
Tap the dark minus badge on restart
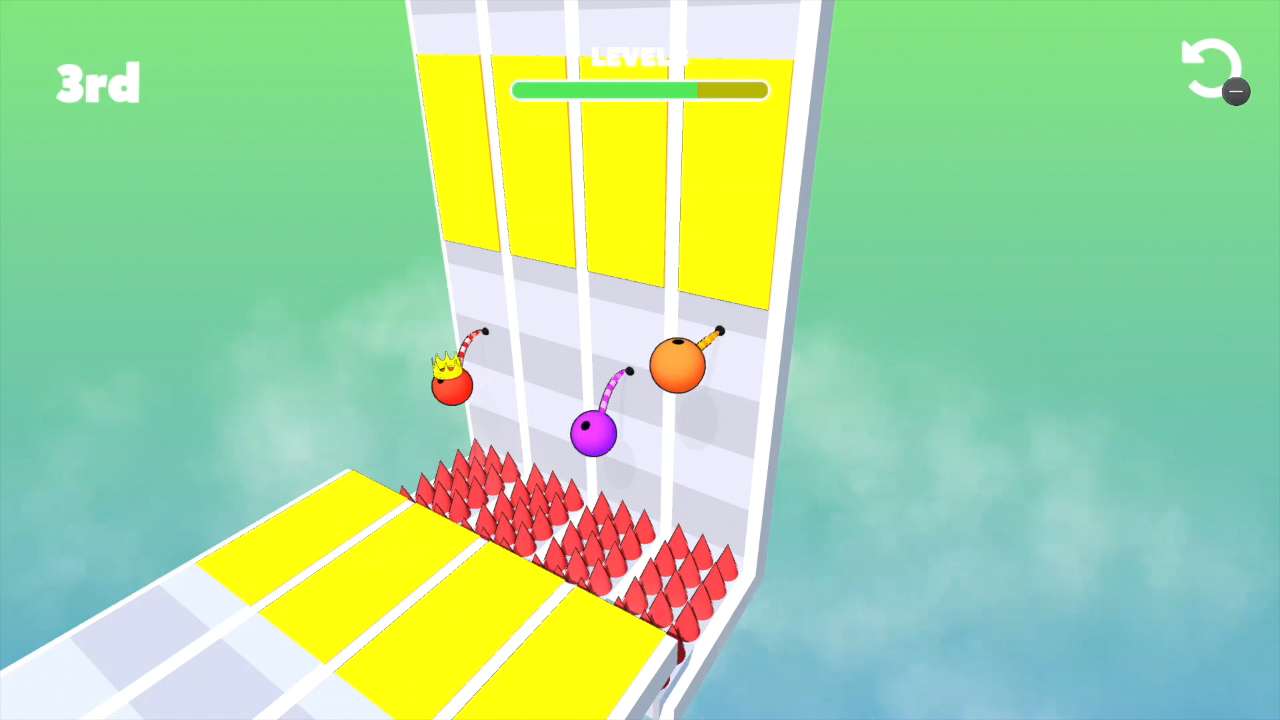click(1237, 92)
